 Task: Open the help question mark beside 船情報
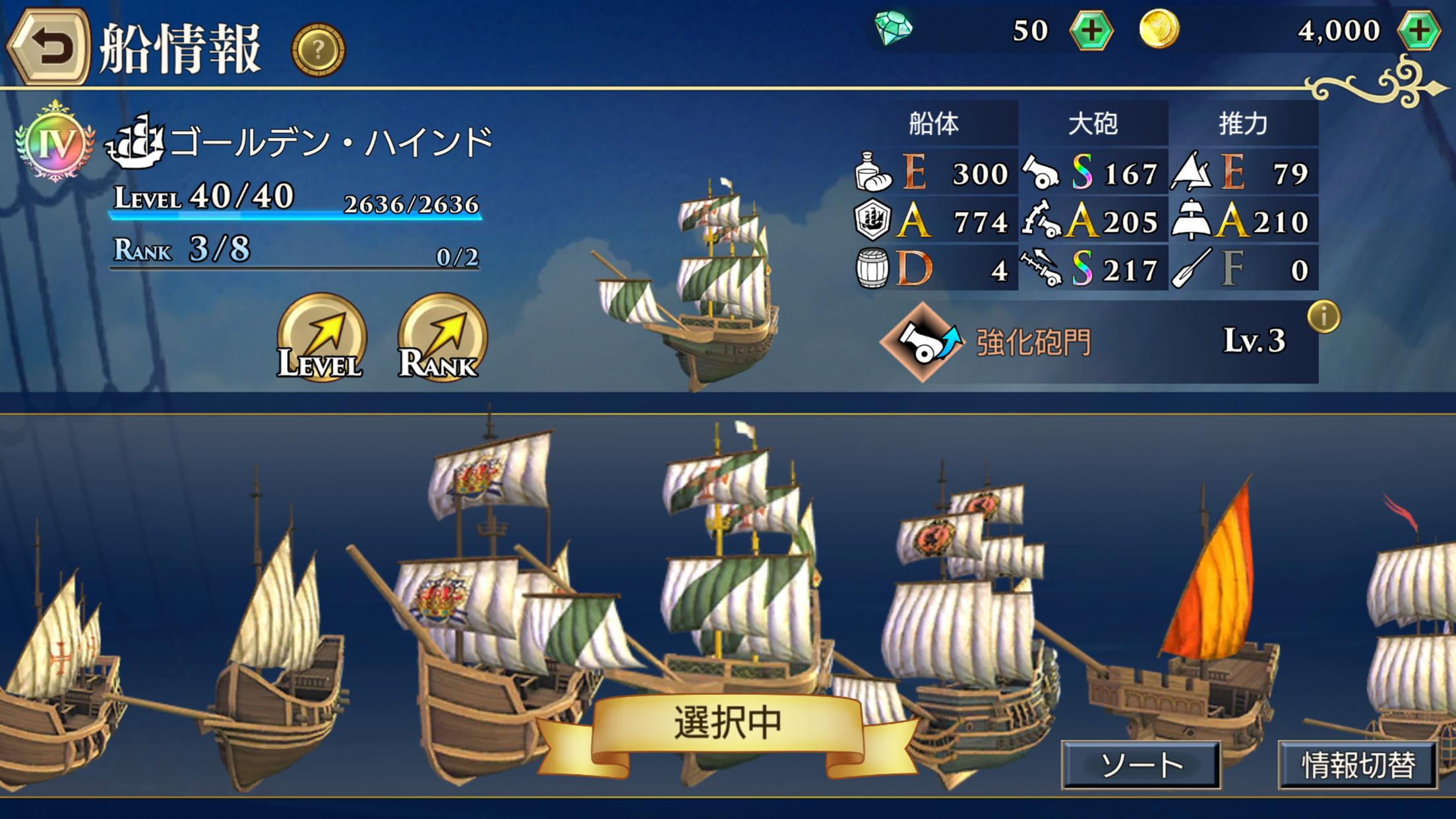319,47
